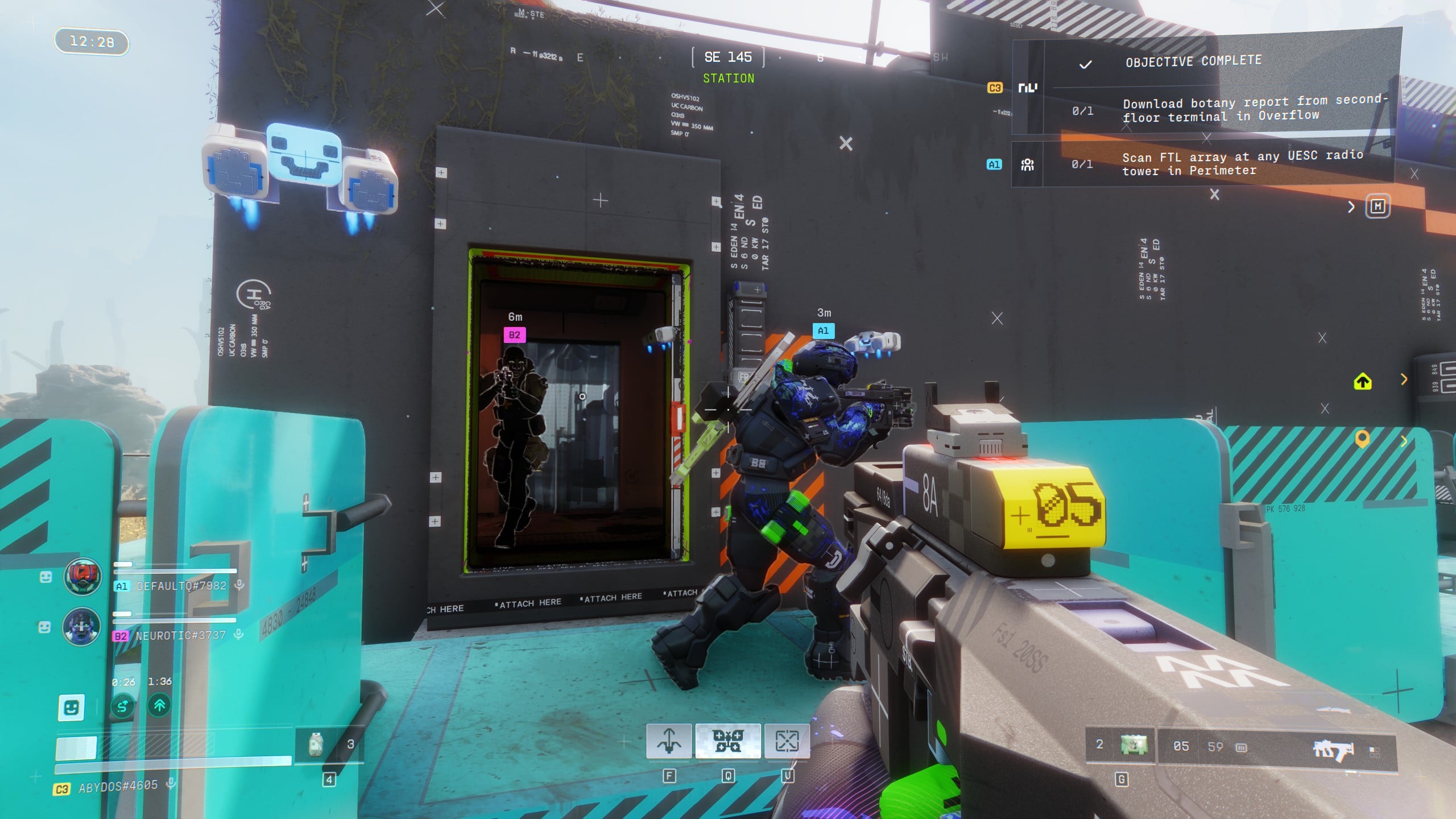Screen dimensions: 1456x819
Task: Activate the anchor-shaped ability icon
Action: [x=669, y=741]
